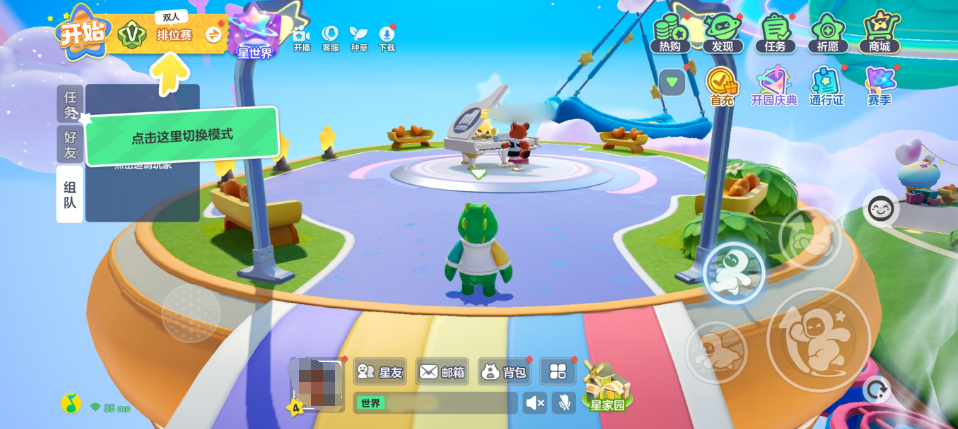Select the 组队 team tab

pyautogui.click(x=70, y=193)
